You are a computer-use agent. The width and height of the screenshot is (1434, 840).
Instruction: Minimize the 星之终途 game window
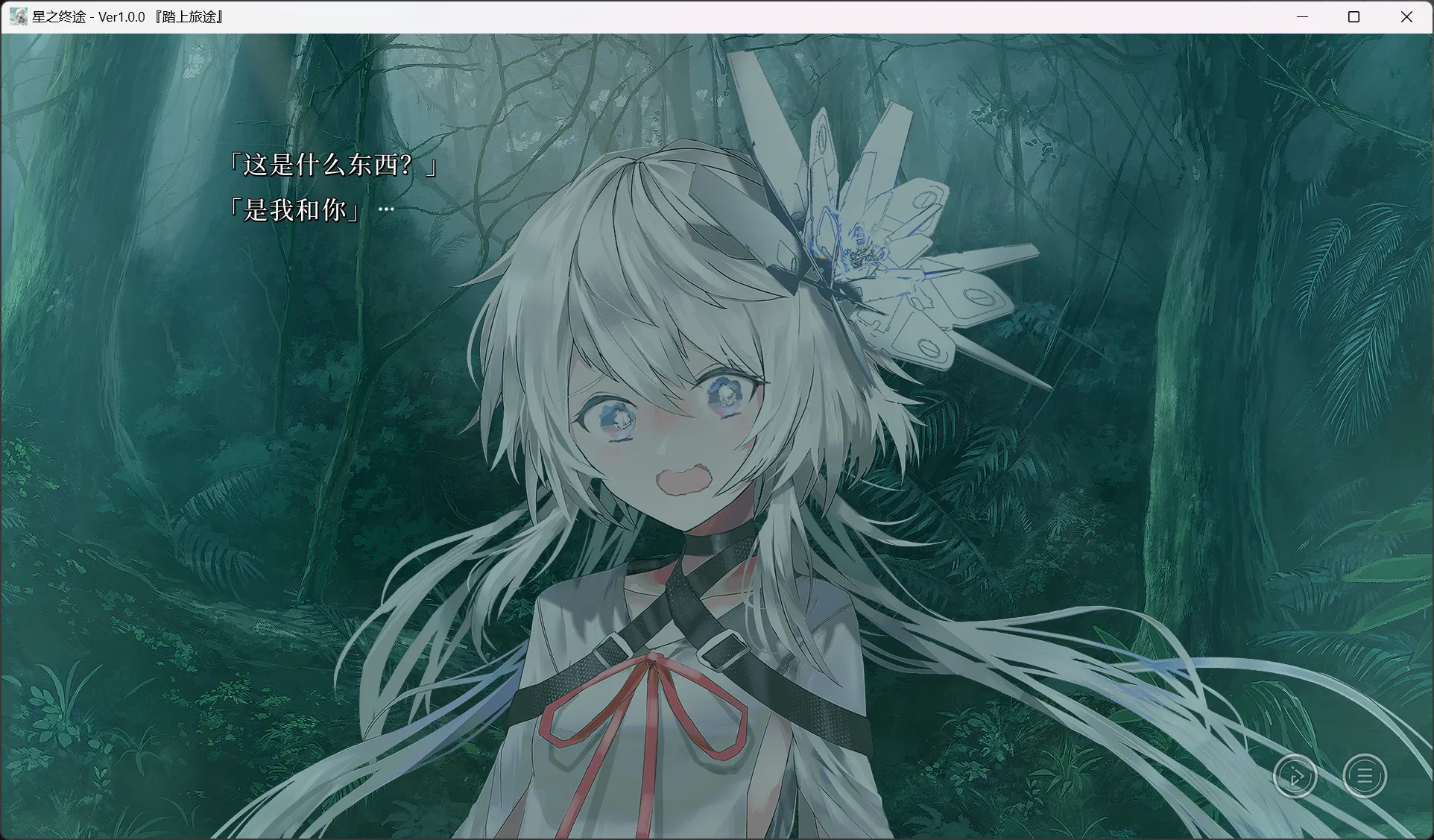(1302, 16)
